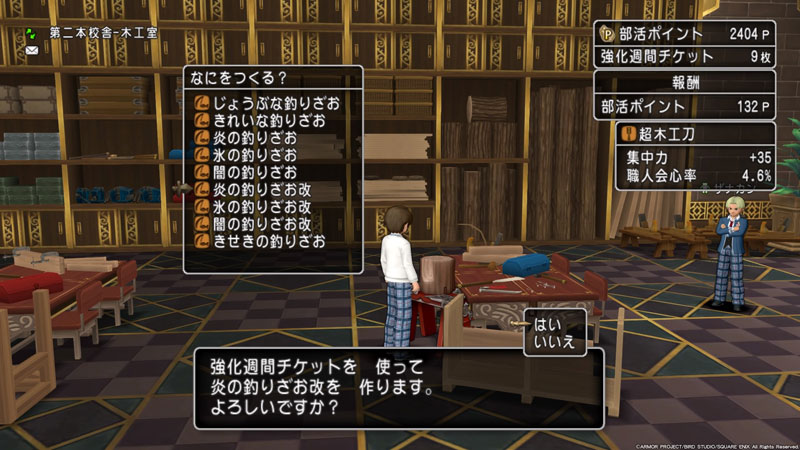
Task: Choose the 闇の釣りざお entry
Action: [x=248, y=172]
